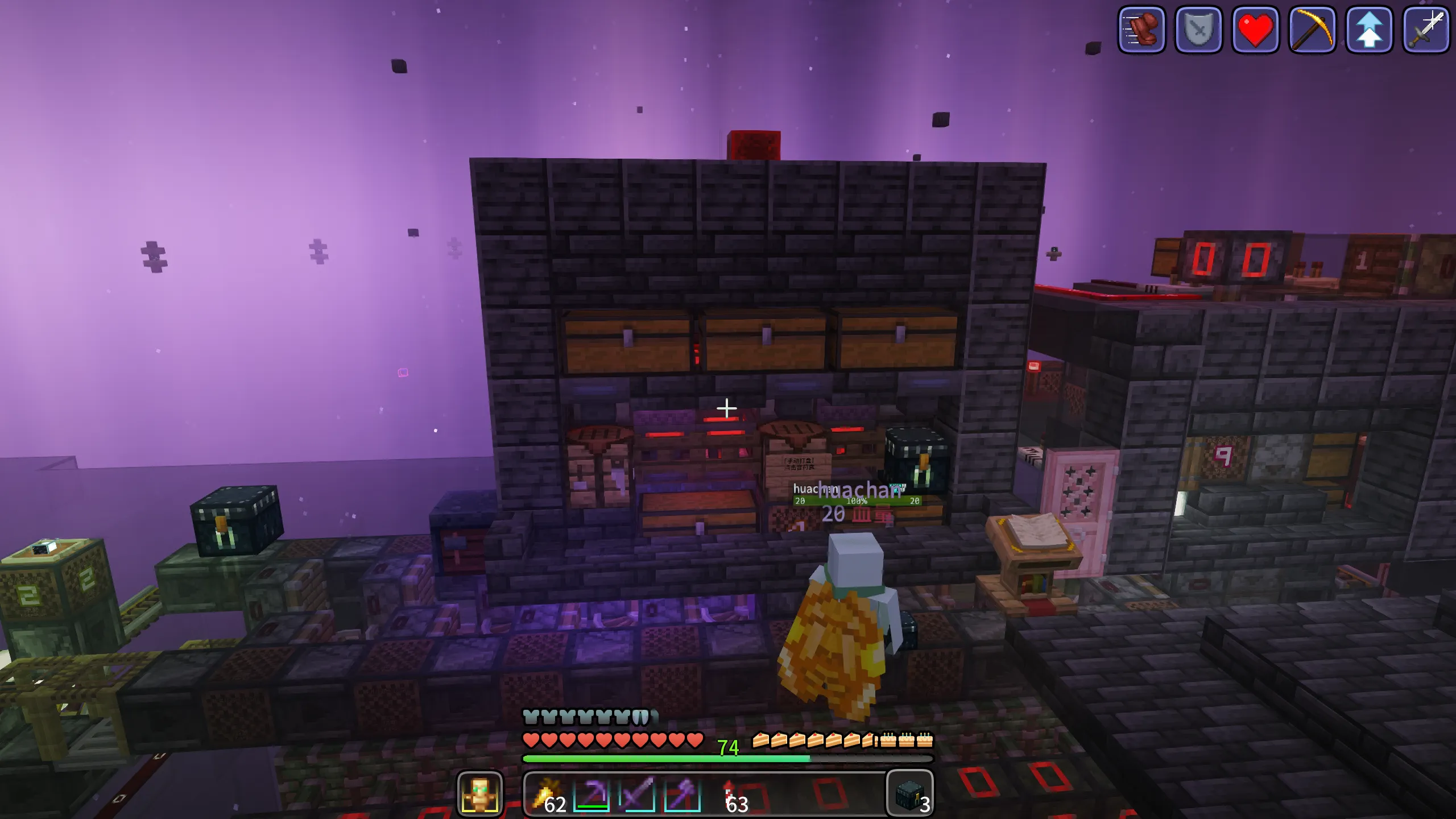1456x819 pixels.
Task: Click the red heart status effect icon
Action: tap(1255, 30)
